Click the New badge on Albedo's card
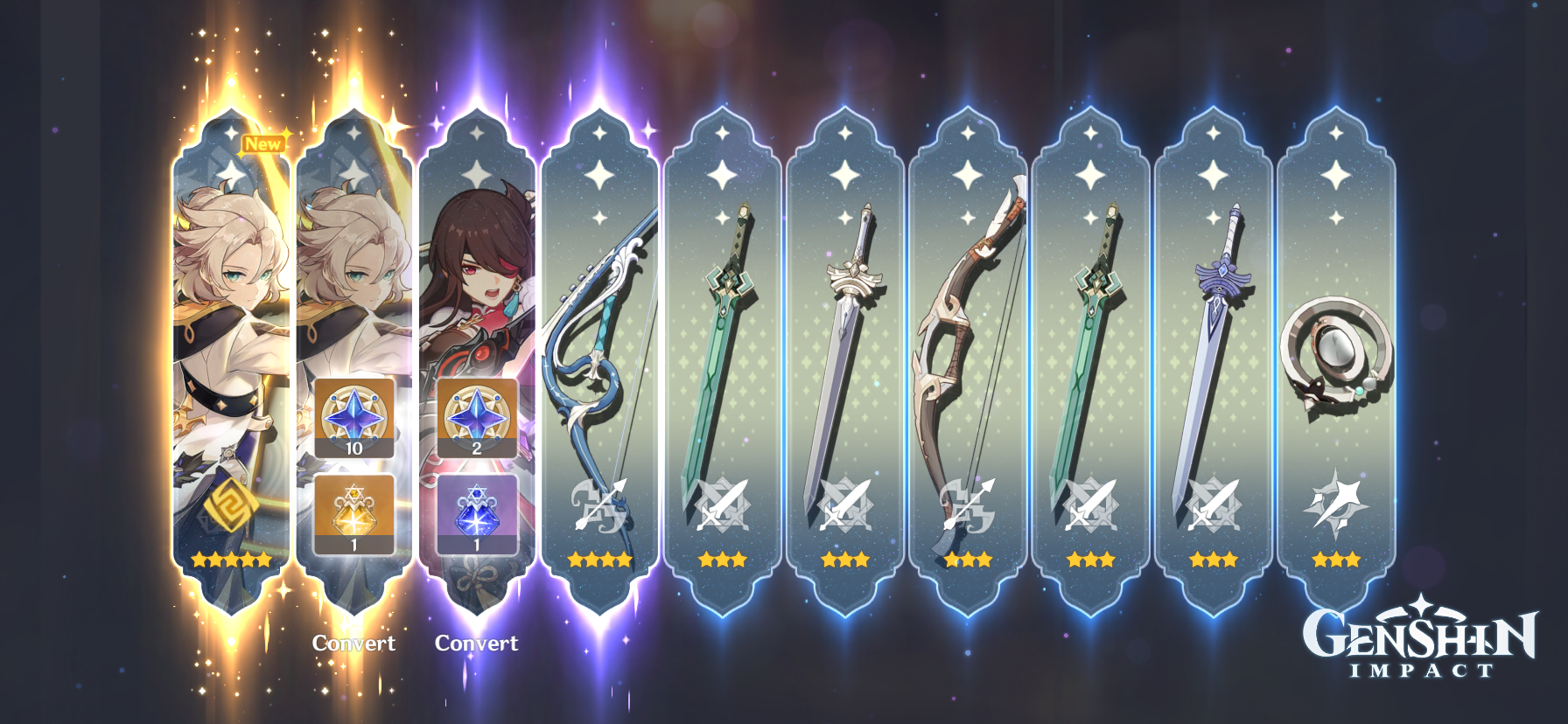 coord(265,145)
